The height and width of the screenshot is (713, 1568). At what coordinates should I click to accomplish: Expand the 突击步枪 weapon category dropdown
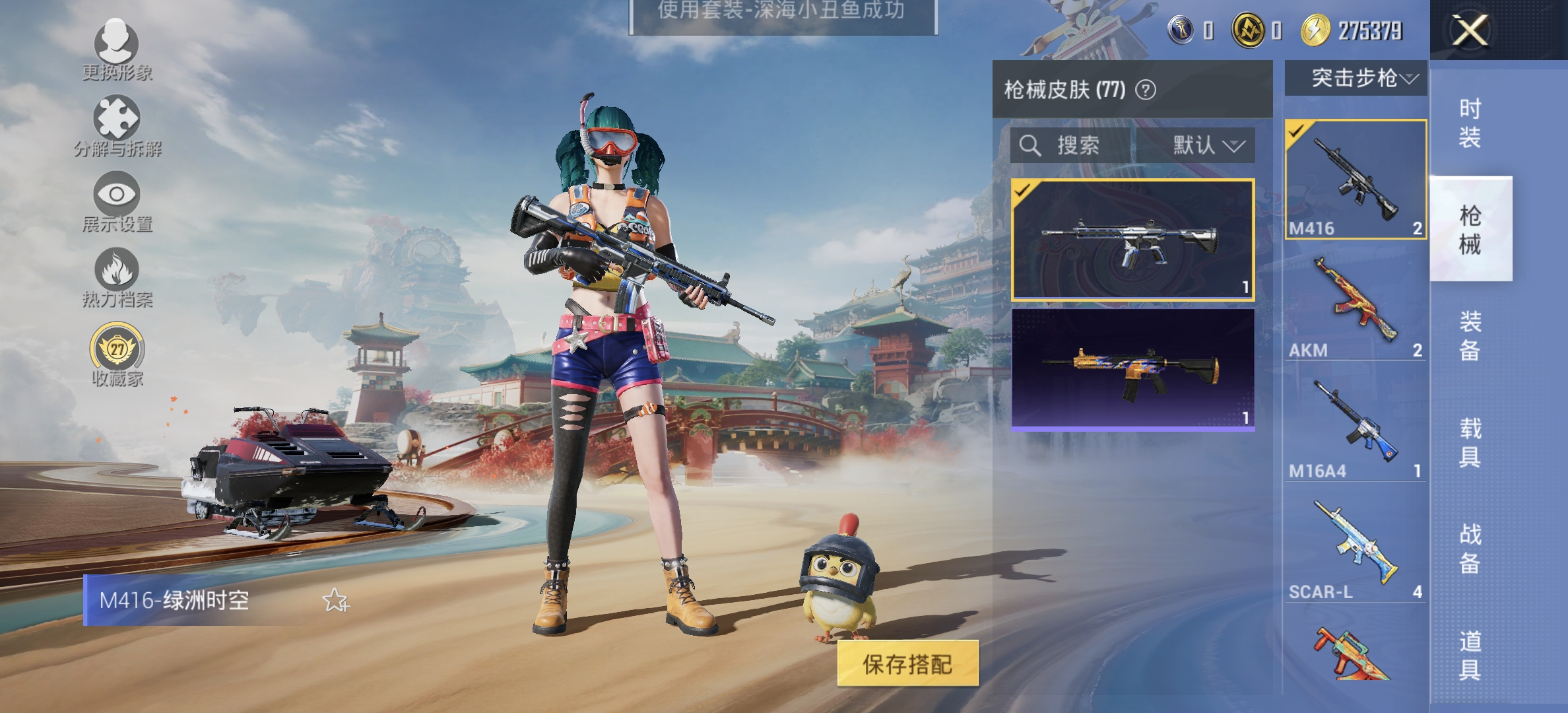[1356, 79]
